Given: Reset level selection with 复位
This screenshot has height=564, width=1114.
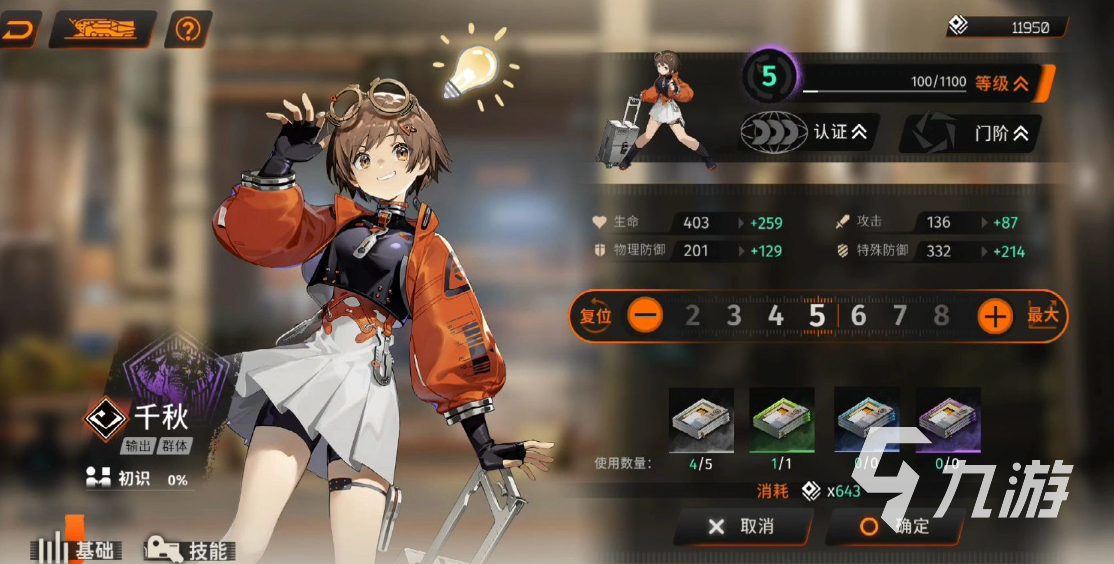Looking at the screenshot, I should pyautogui.click(x=595, y=316).
